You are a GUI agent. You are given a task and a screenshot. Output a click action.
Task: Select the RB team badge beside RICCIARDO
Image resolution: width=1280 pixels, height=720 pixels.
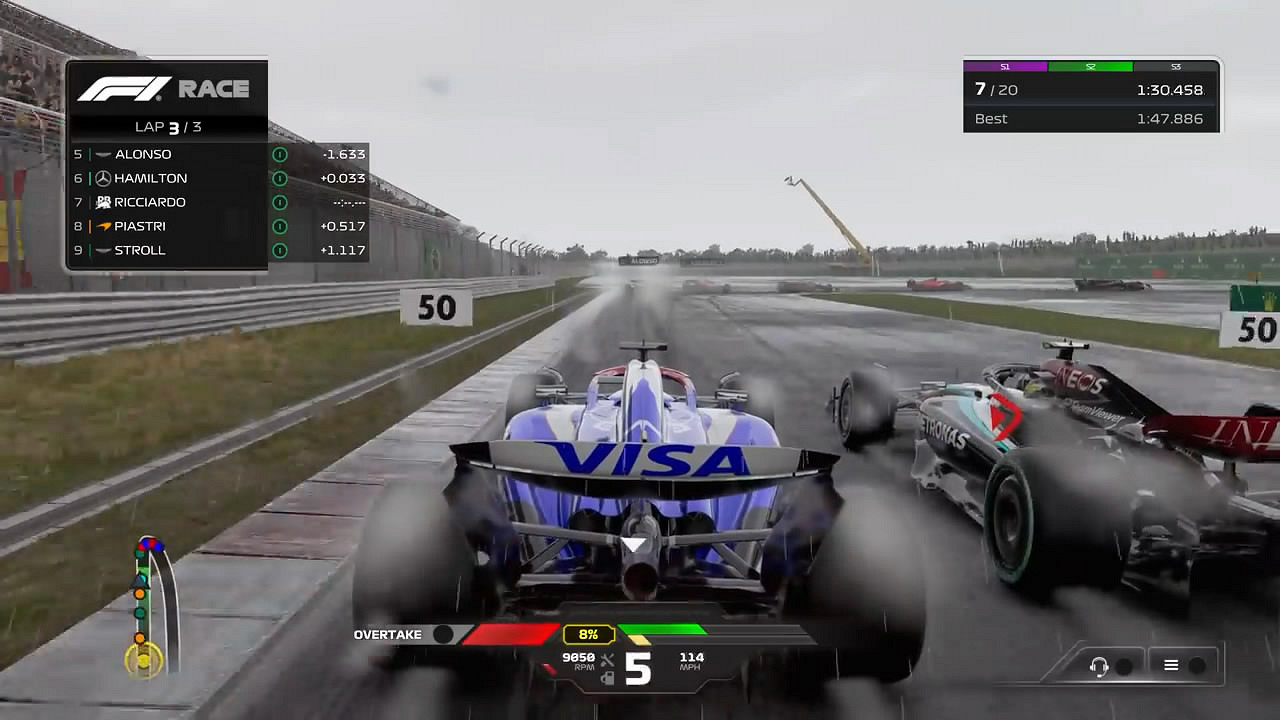pos(103,202)
